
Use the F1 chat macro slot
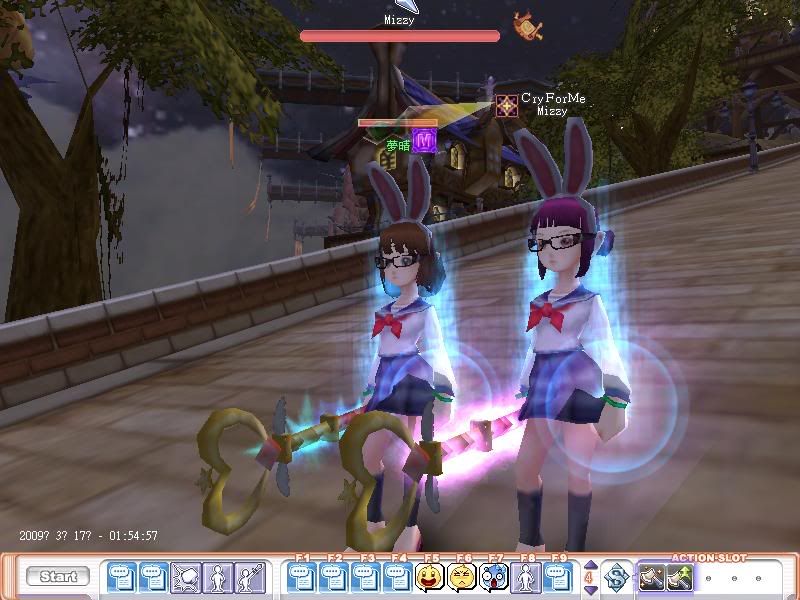(302, 577)
